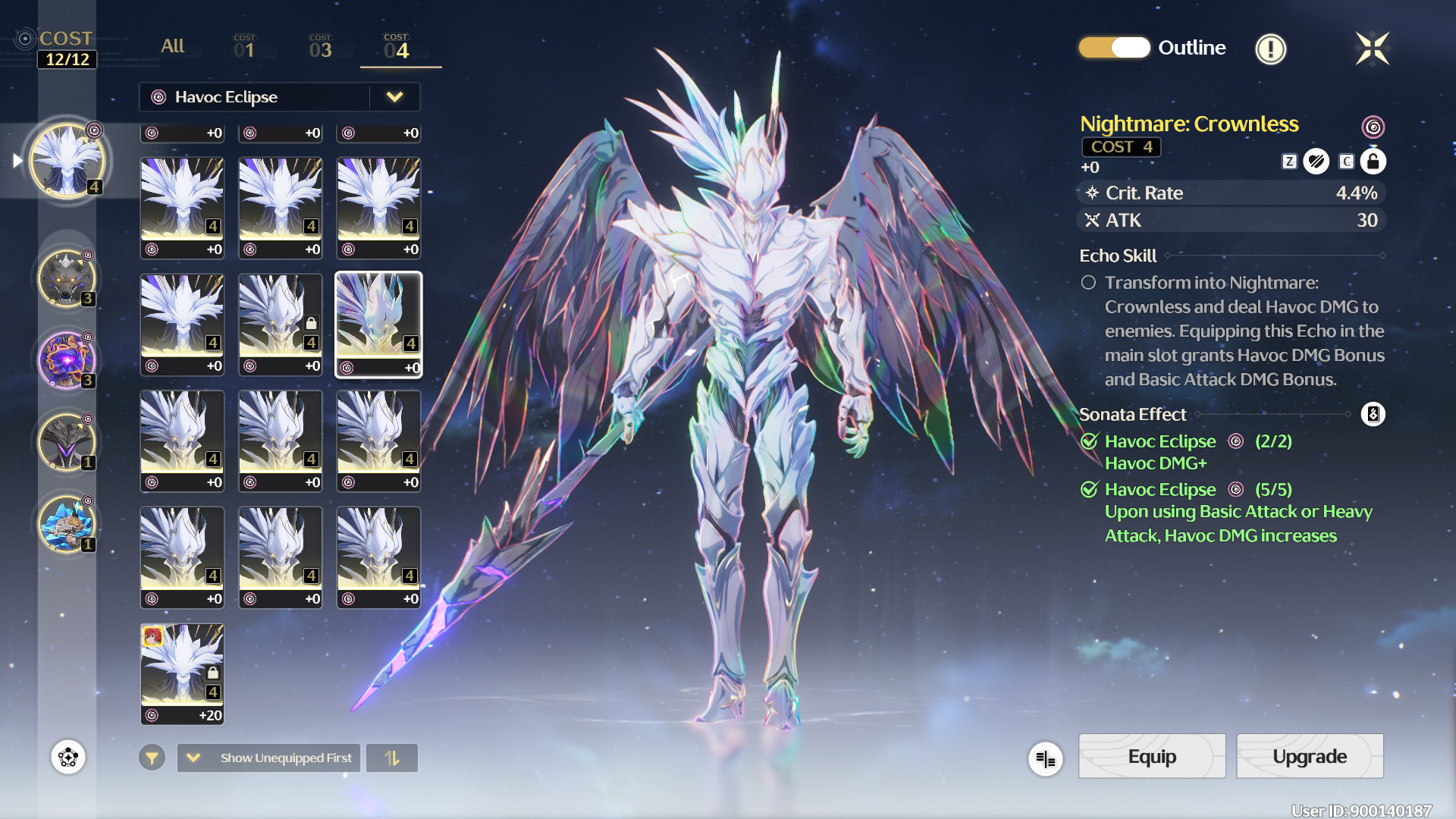Reverse the sort order with the arrows button

pyautogui.click(x=392, y=758)
